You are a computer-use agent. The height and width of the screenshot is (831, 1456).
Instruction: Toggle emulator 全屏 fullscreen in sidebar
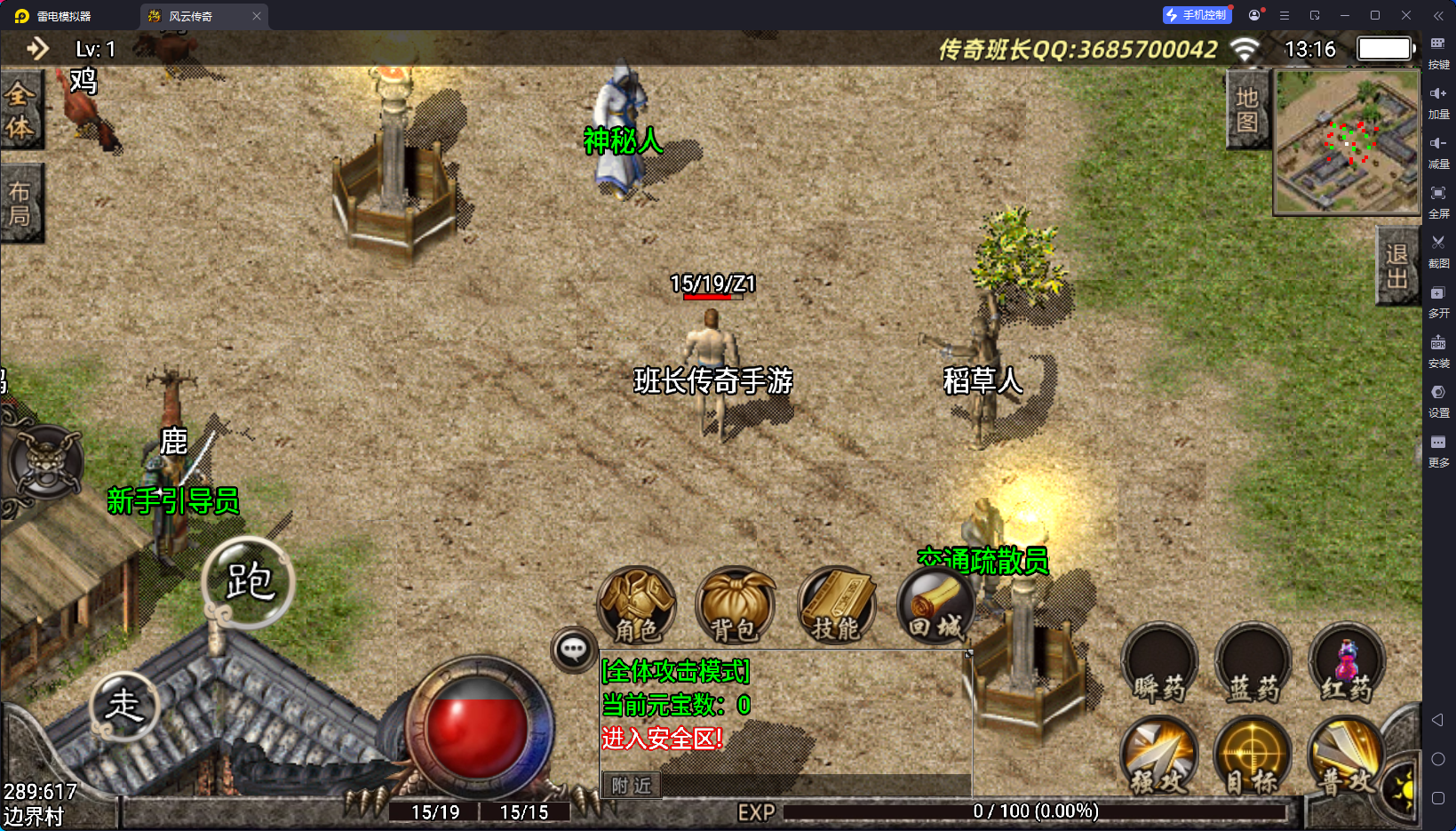click(x=1438, y=200)
